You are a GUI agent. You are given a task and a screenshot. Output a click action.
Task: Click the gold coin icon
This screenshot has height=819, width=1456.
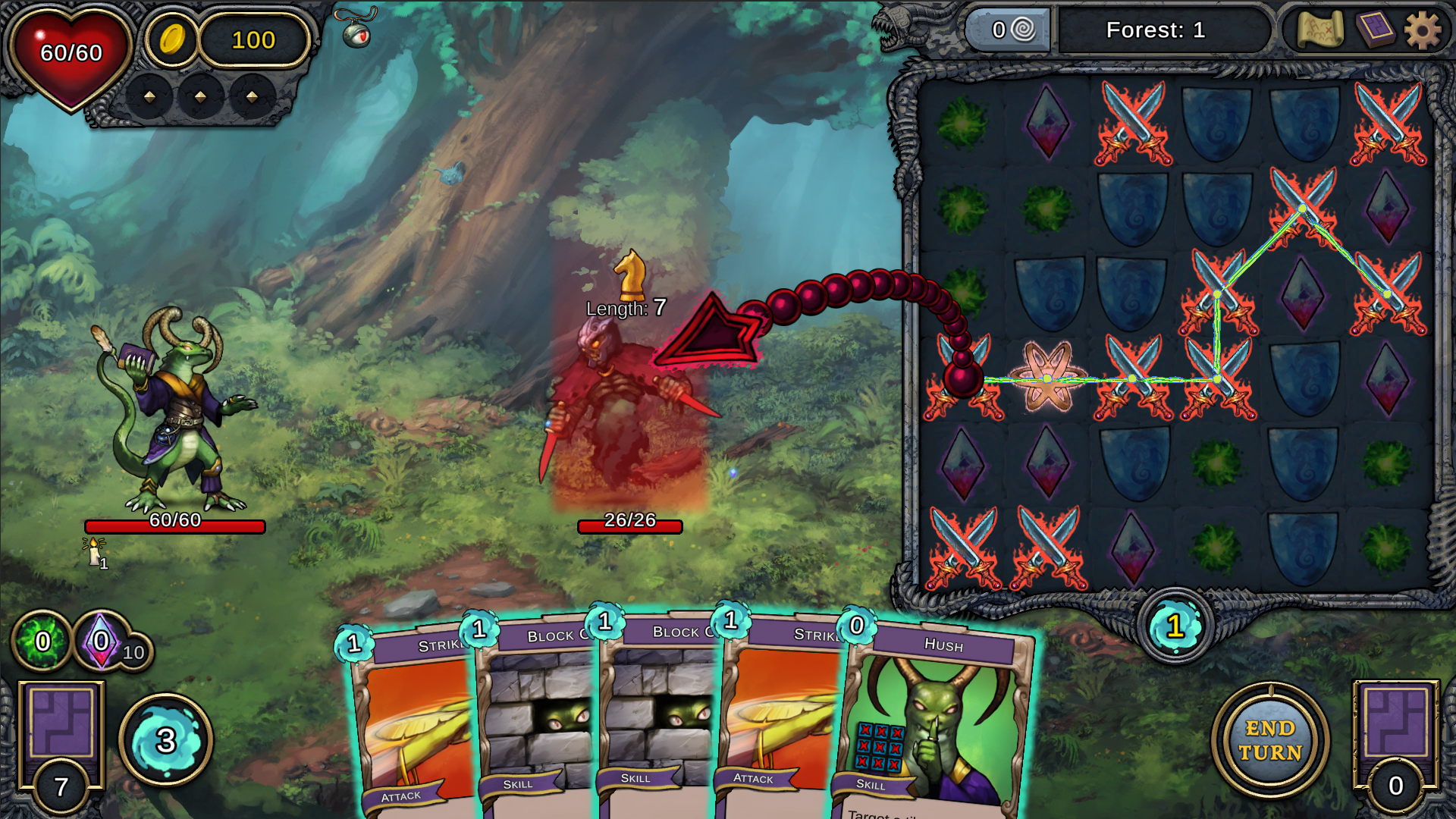[x=172, y=39]
